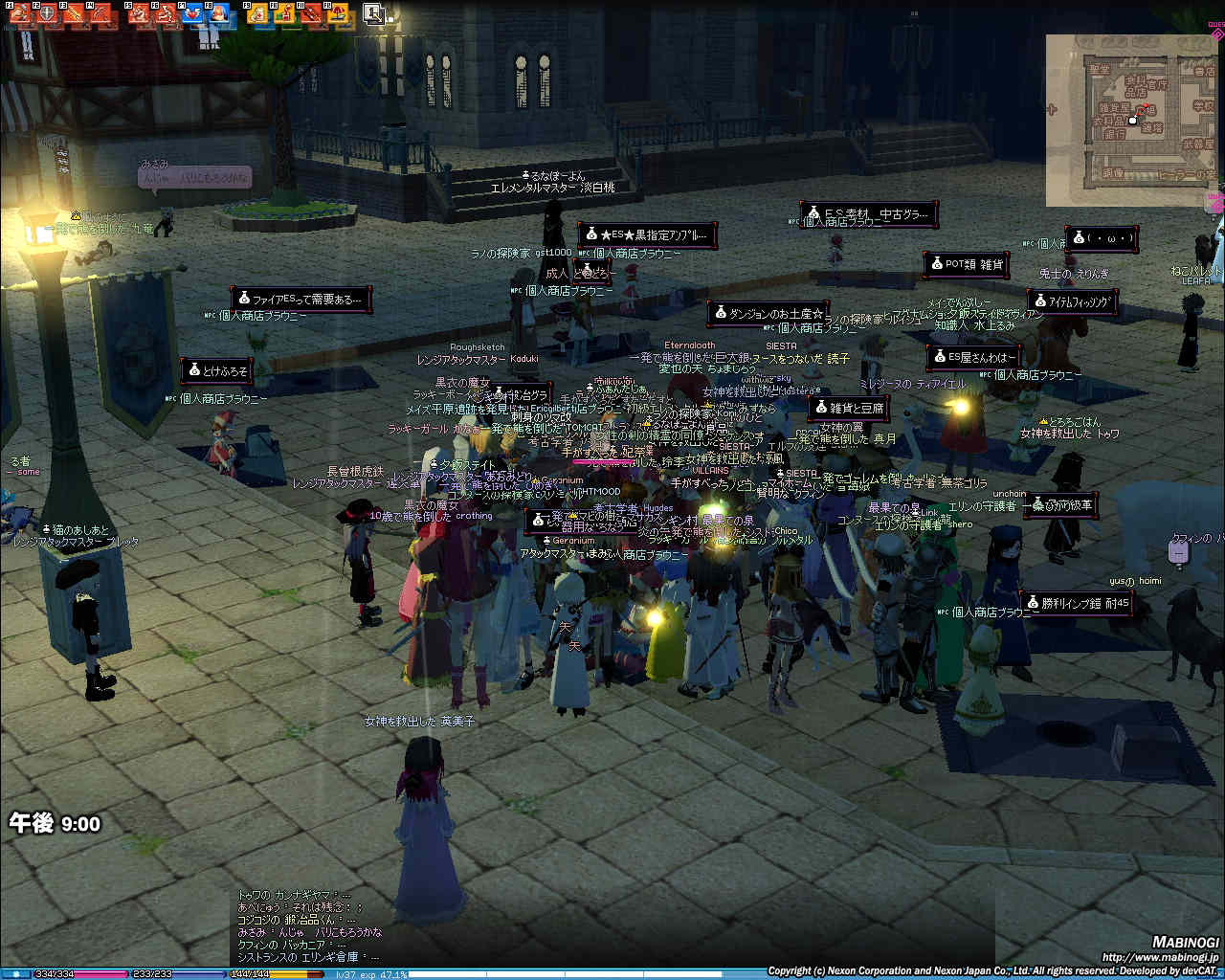
Task: Cast the winged heart healing skill
Action: click(x=192, y=13)
